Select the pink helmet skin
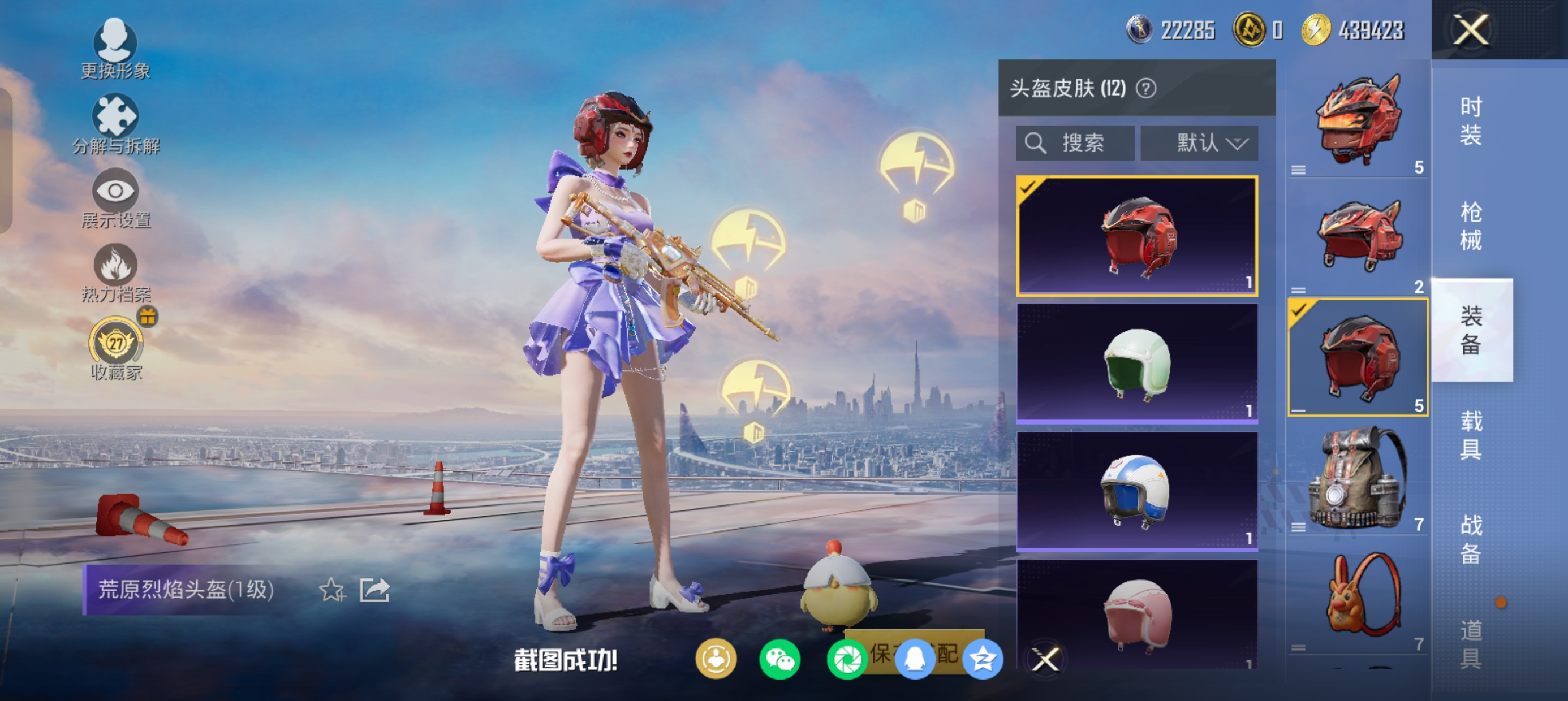Image resolution: width=1568 pixels, height=701 pixels. [1136, 615]
